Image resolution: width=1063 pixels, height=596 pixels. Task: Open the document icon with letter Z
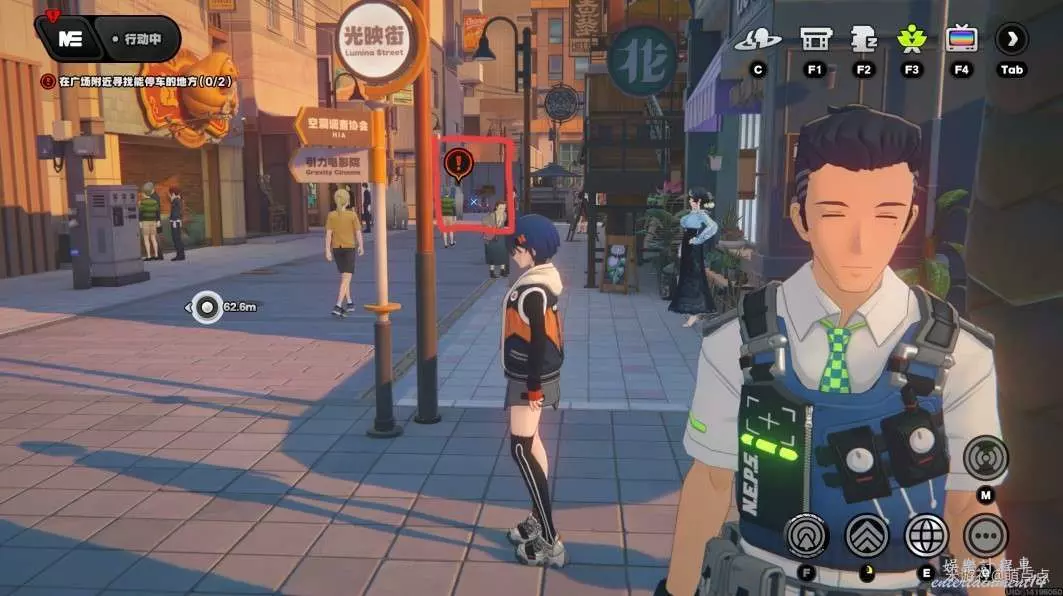point(863,40)
